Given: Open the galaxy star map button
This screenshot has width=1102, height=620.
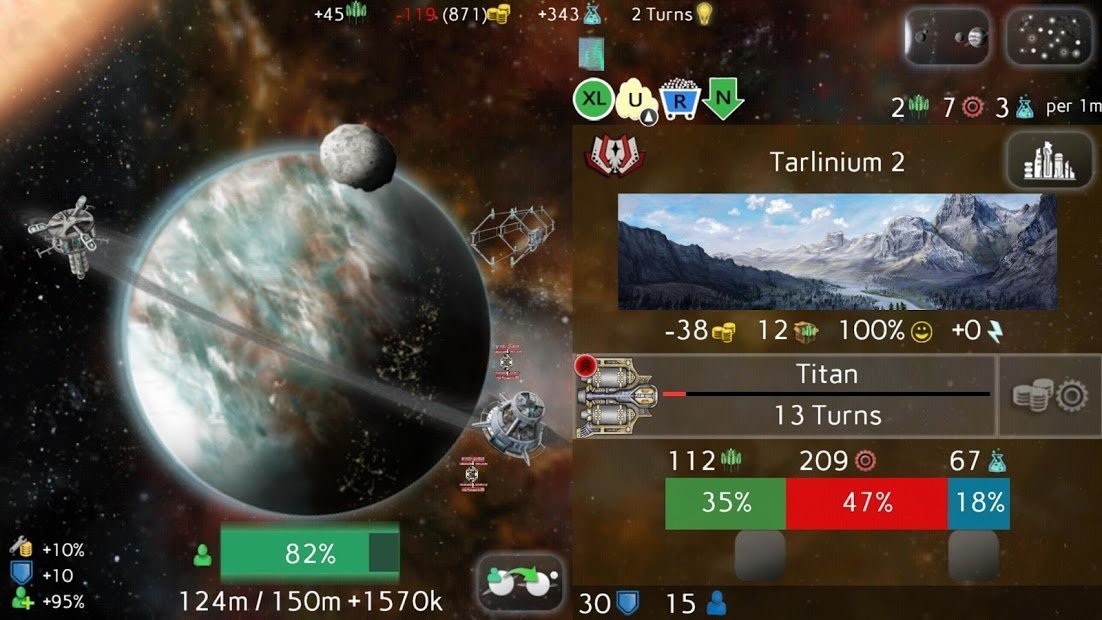Looking at the screenshot, I should pyautogui.click(x=1048, y=37).
